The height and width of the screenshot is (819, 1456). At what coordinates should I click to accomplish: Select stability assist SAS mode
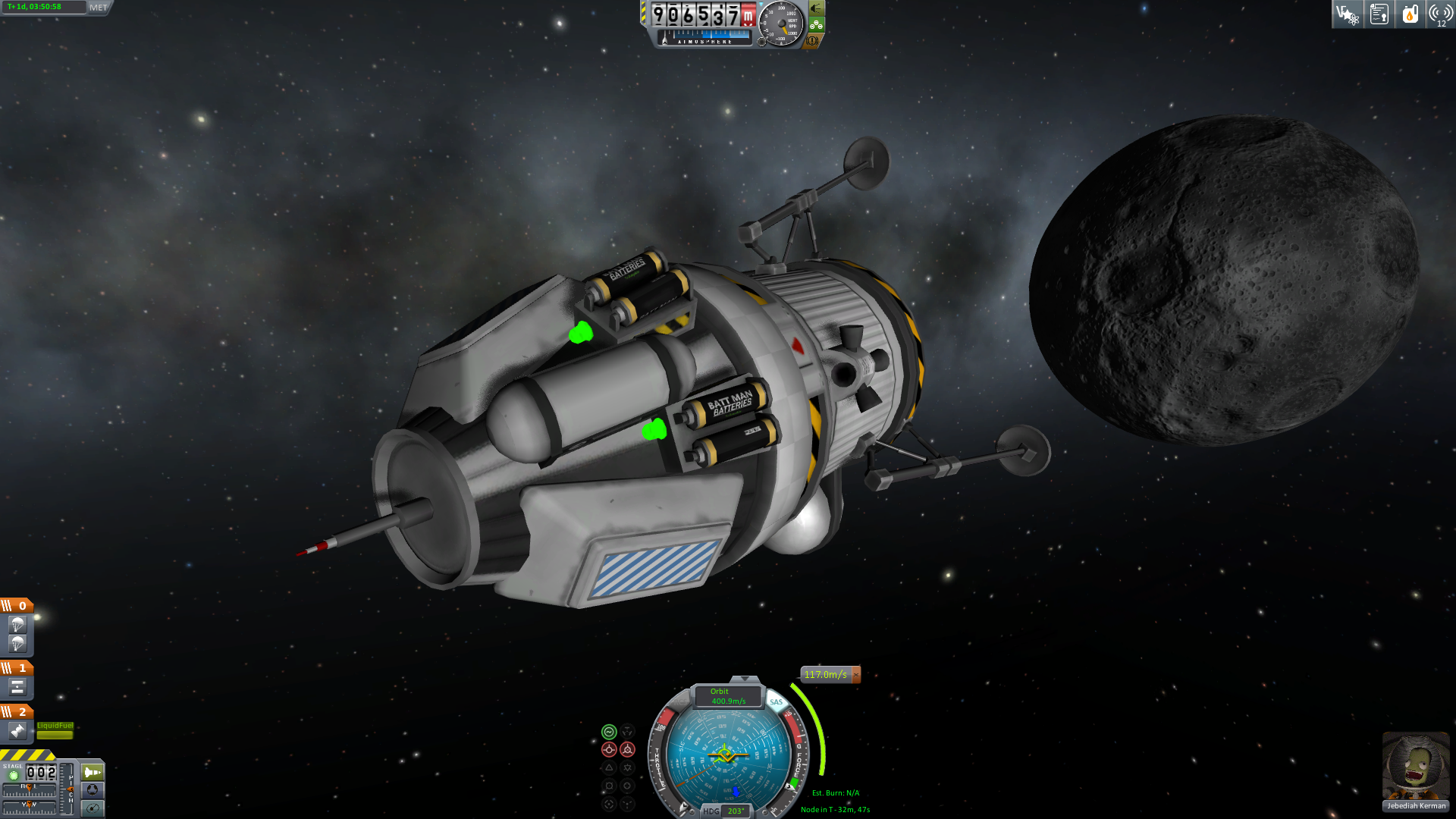tap(609, 732)
